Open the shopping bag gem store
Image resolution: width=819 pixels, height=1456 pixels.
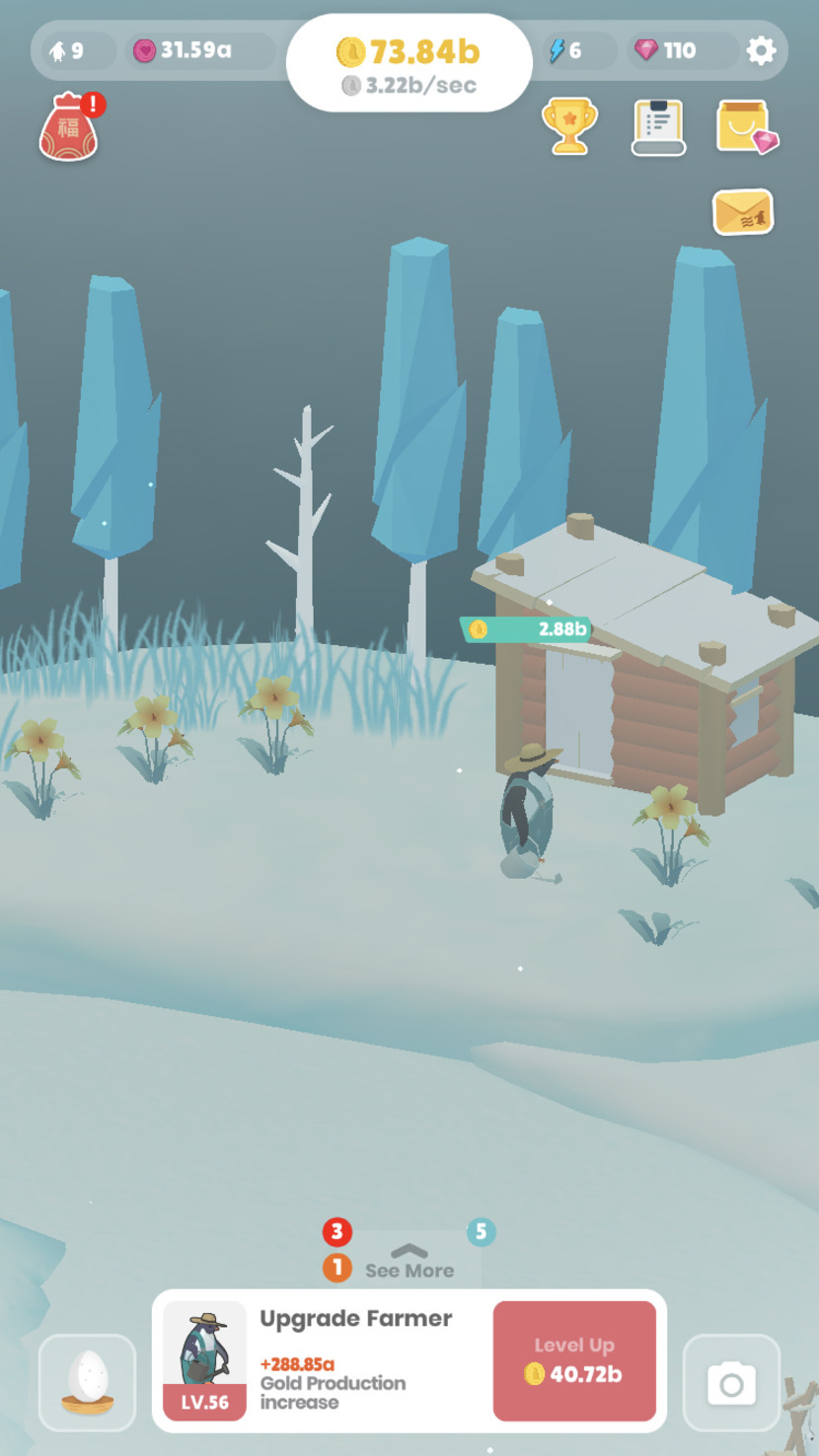click(746, 127)
